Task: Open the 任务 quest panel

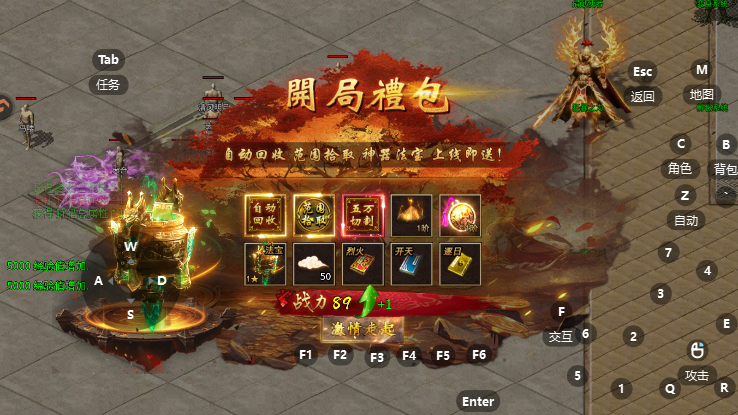Action: [108, 85]
